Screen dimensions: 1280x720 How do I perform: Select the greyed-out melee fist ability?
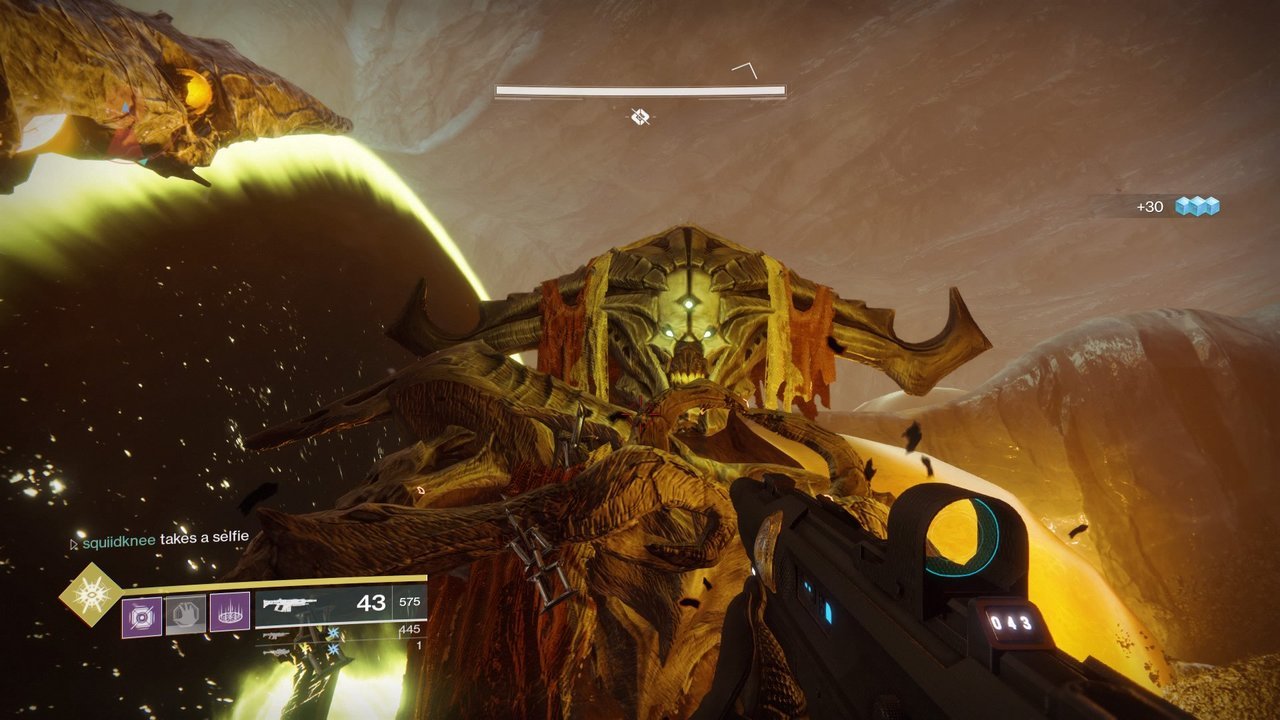click(185, 613)
